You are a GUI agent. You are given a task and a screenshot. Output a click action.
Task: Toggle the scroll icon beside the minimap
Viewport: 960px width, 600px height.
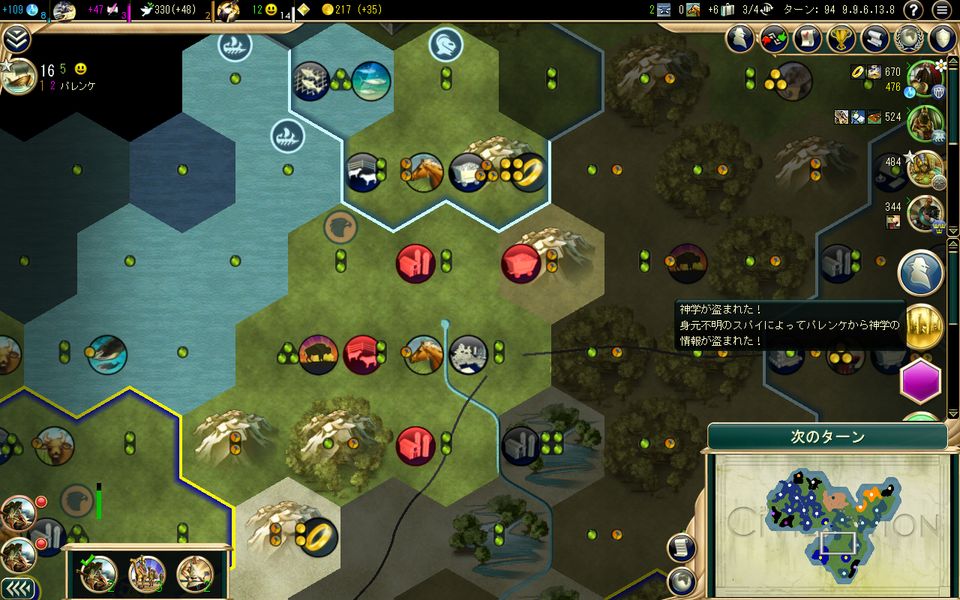click(x=682, y=547)
